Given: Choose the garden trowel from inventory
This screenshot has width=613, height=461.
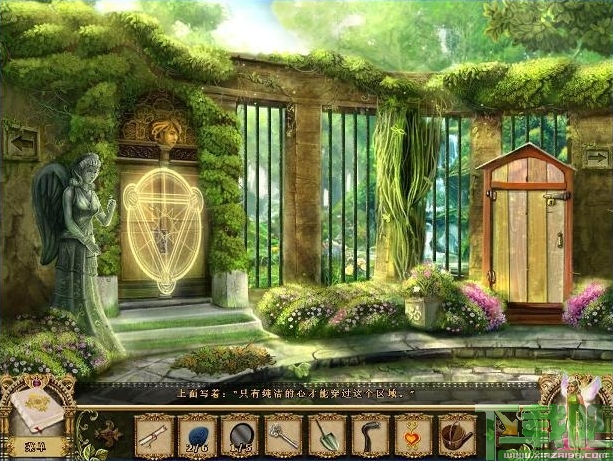Looking at the screenshot, I should click(326, 435).
